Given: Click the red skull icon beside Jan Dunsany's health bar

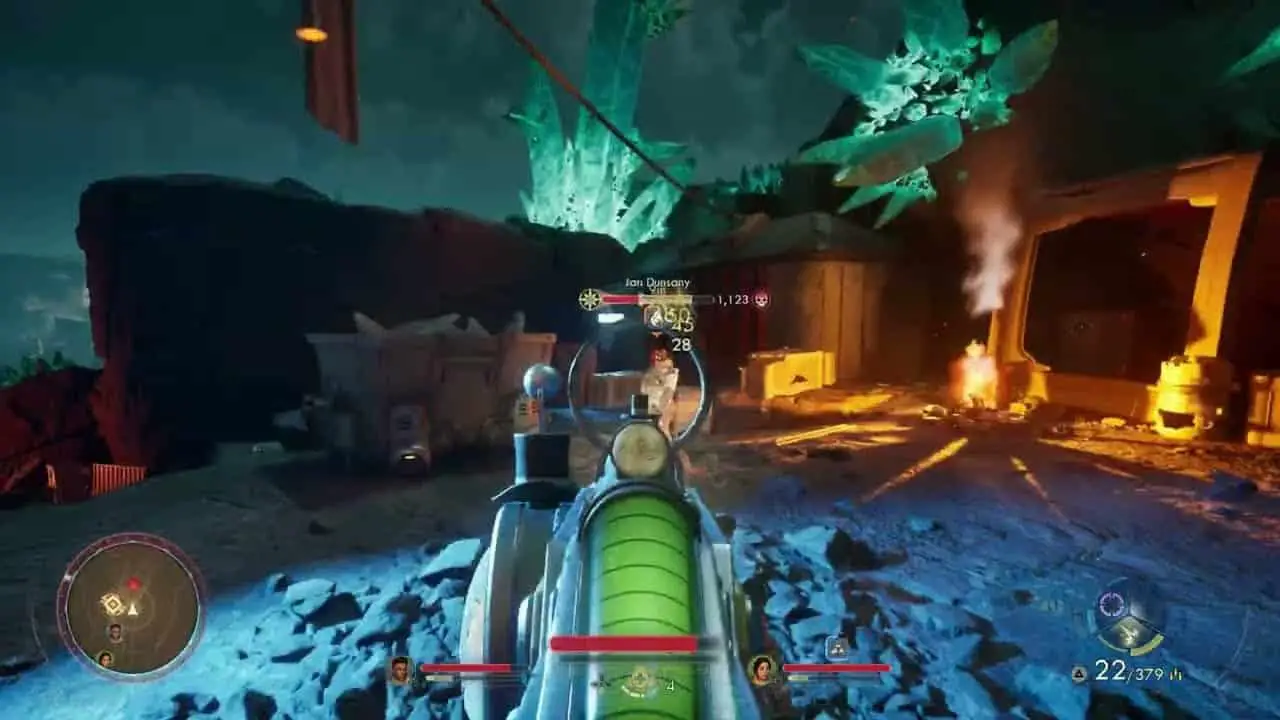Looking at the screenshot, I should coord(761,299).
